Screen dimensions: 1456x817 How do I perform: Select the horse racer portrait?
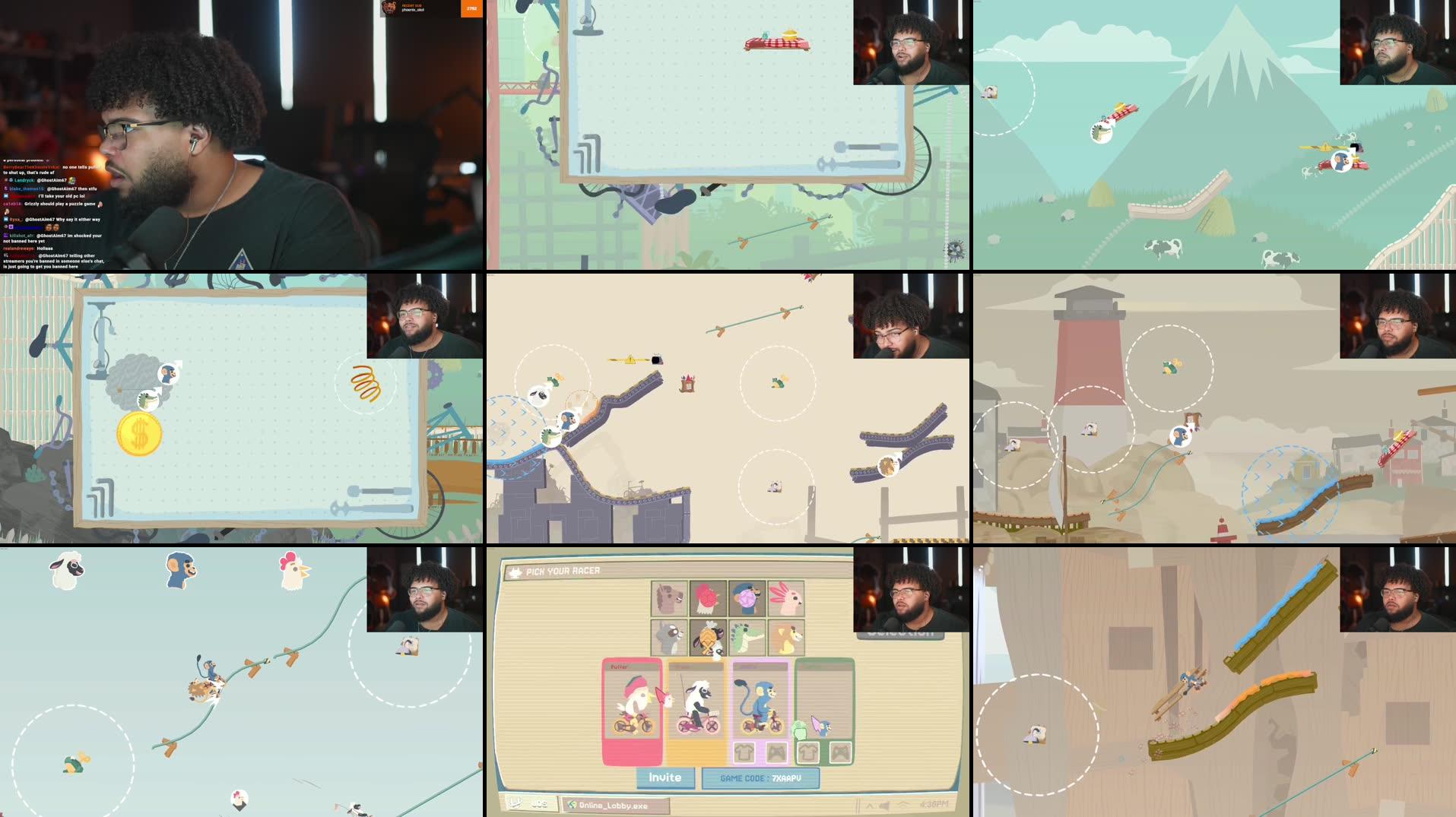pos(668,597)
